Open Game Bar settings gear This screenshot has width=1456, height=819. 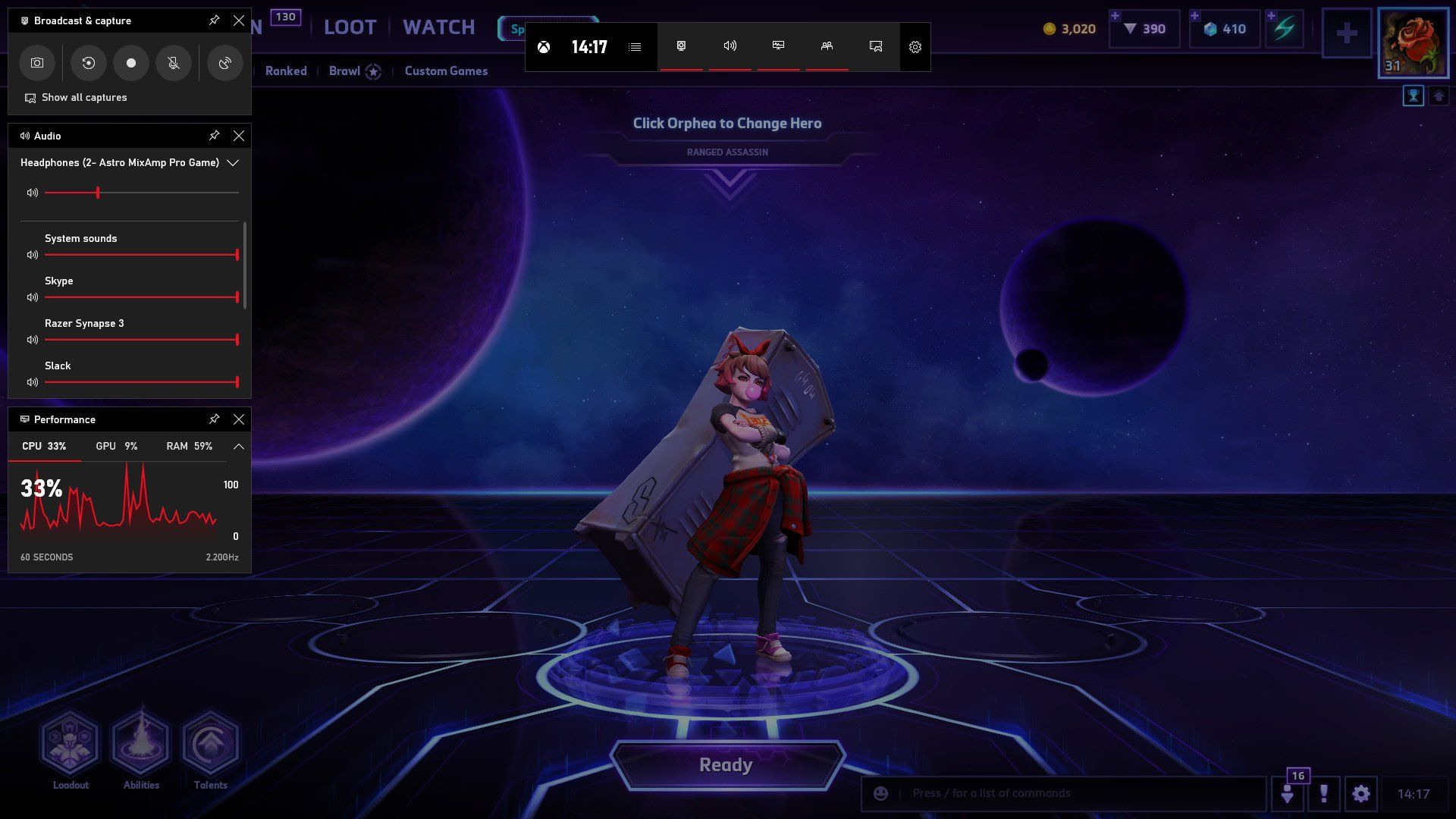point(915,47)
